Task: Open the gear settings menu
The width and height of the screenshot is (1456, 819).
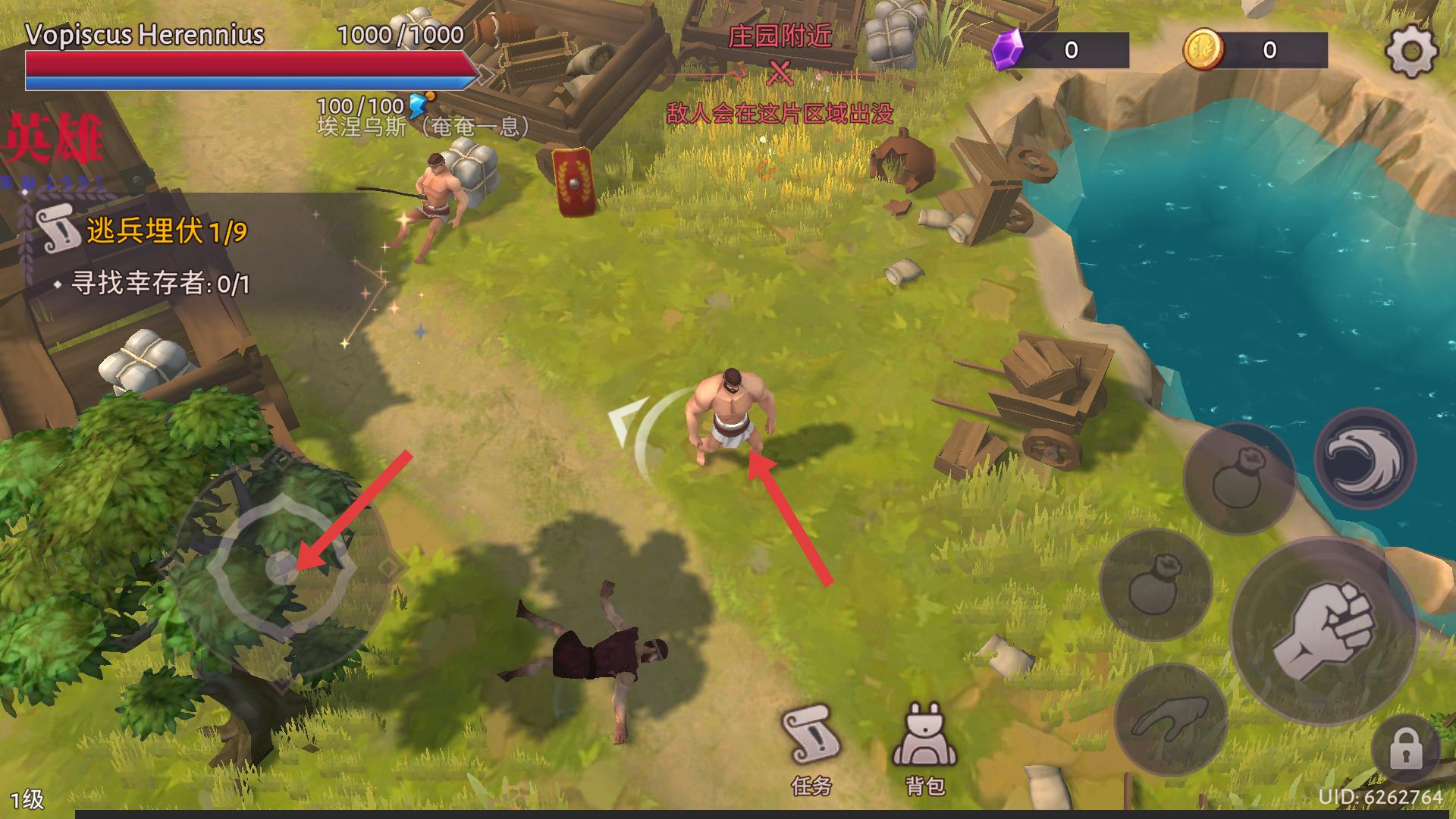Action: coord(1411,51)
